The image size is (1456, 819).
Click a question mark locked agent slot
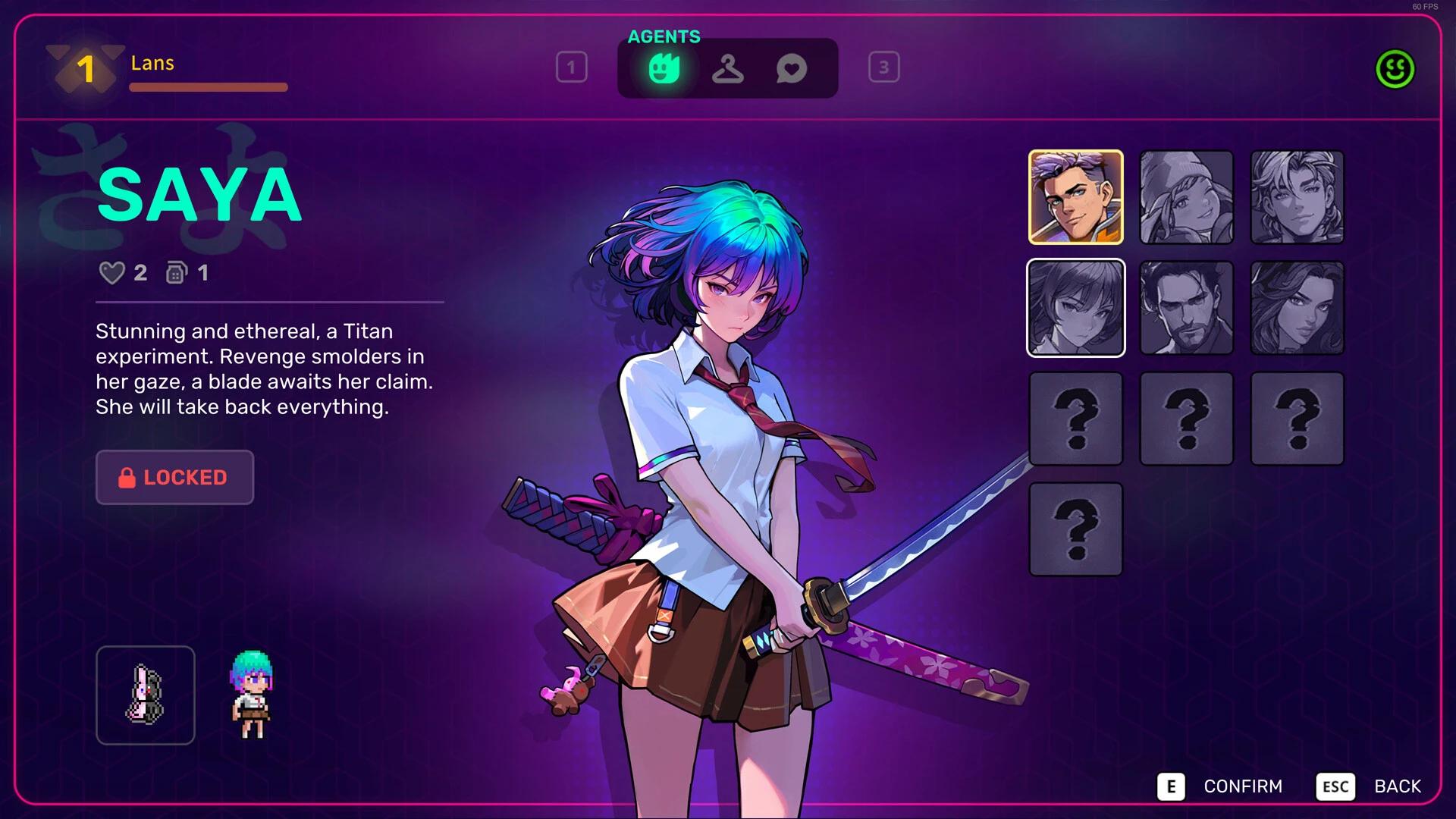[x=1076, y=418]
